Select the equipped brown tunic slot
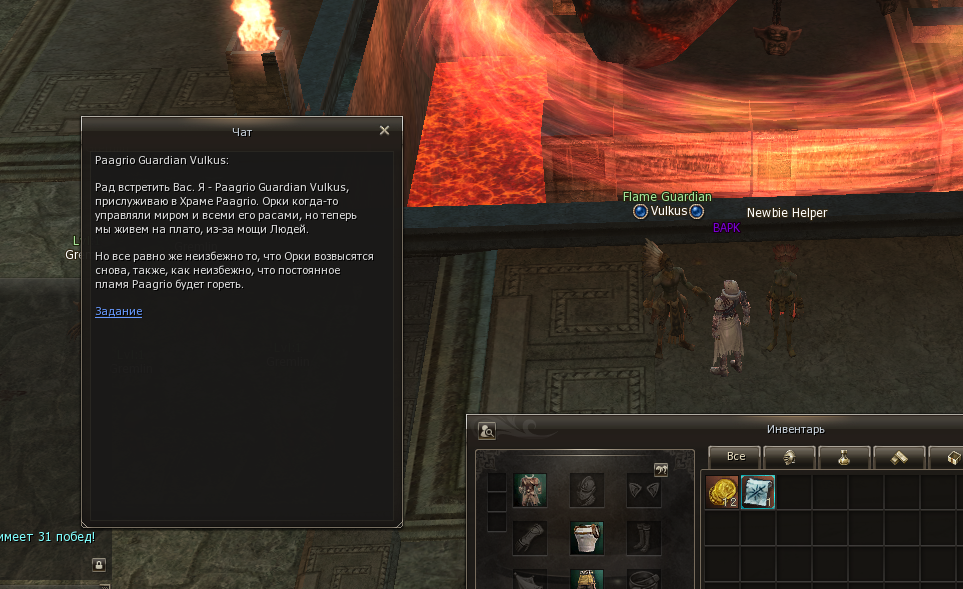This screenshot has width=963, height=589. [x=530, y=490]
